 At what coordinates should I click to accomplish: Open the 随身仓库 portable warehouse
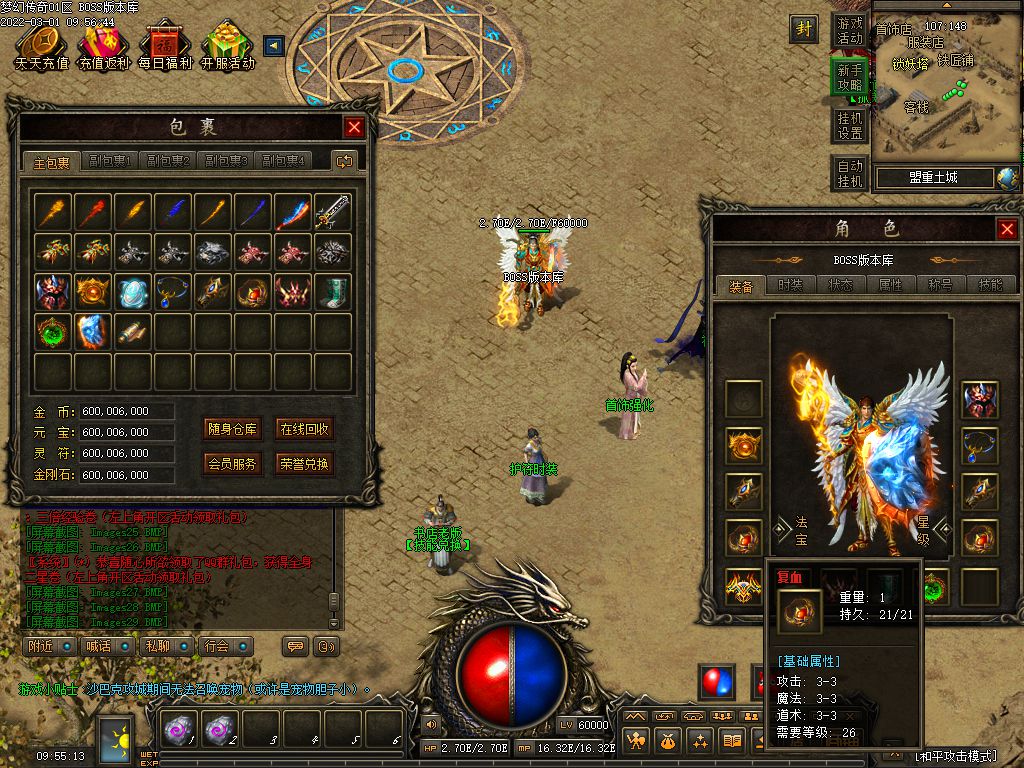[x=233, y=430]
